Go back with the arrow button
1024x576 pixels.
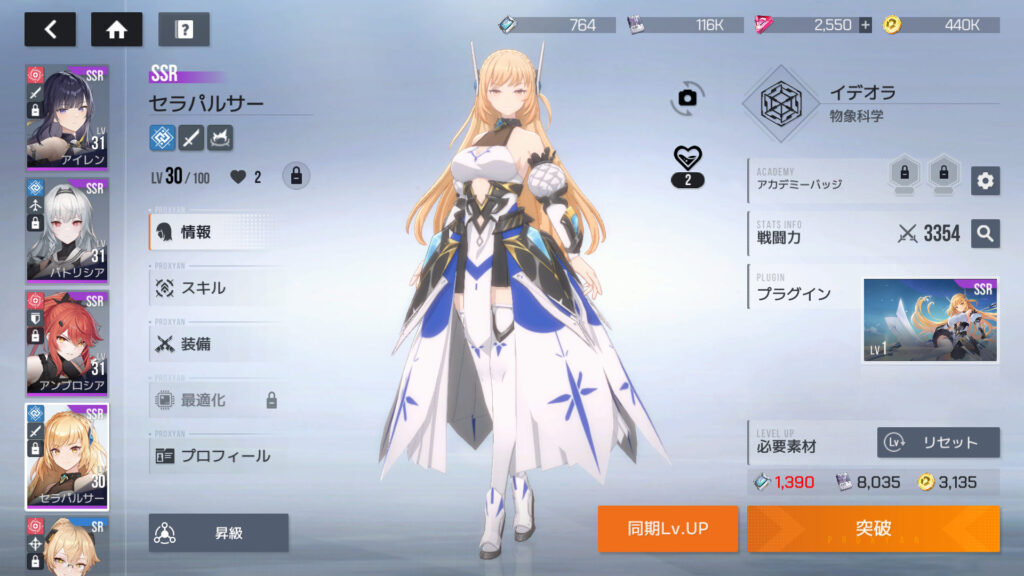[x=50, y=29]
